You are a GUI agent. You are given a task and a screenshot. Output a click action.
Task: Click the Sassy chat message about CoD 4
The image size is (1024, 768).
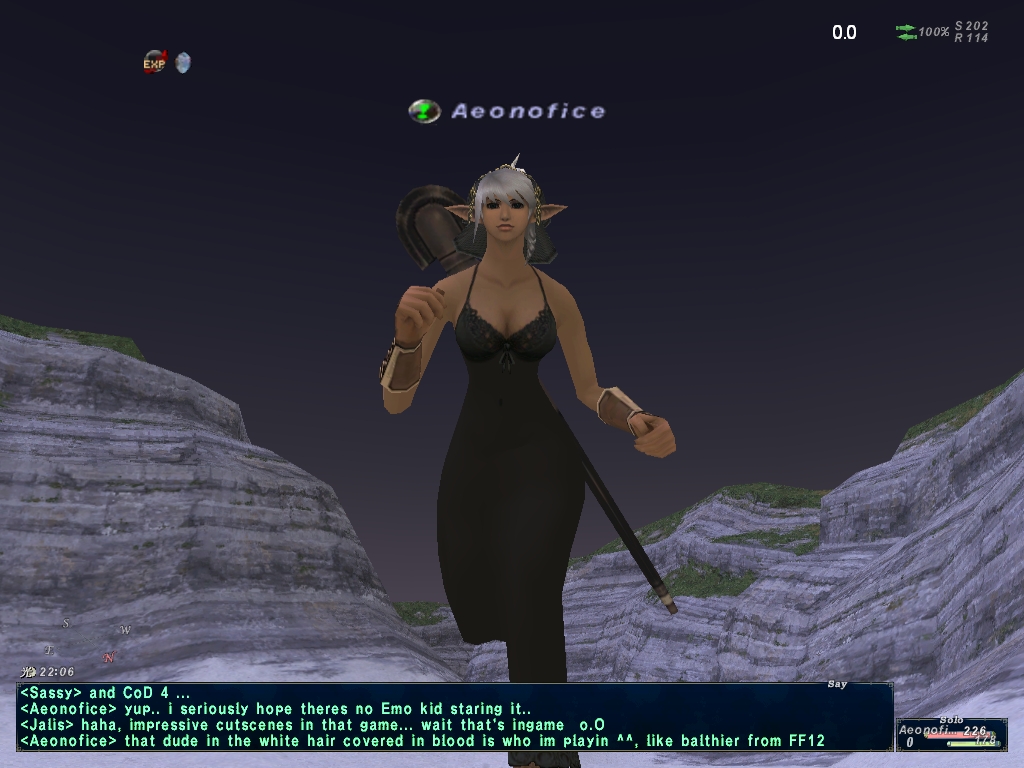pos(105,693)
